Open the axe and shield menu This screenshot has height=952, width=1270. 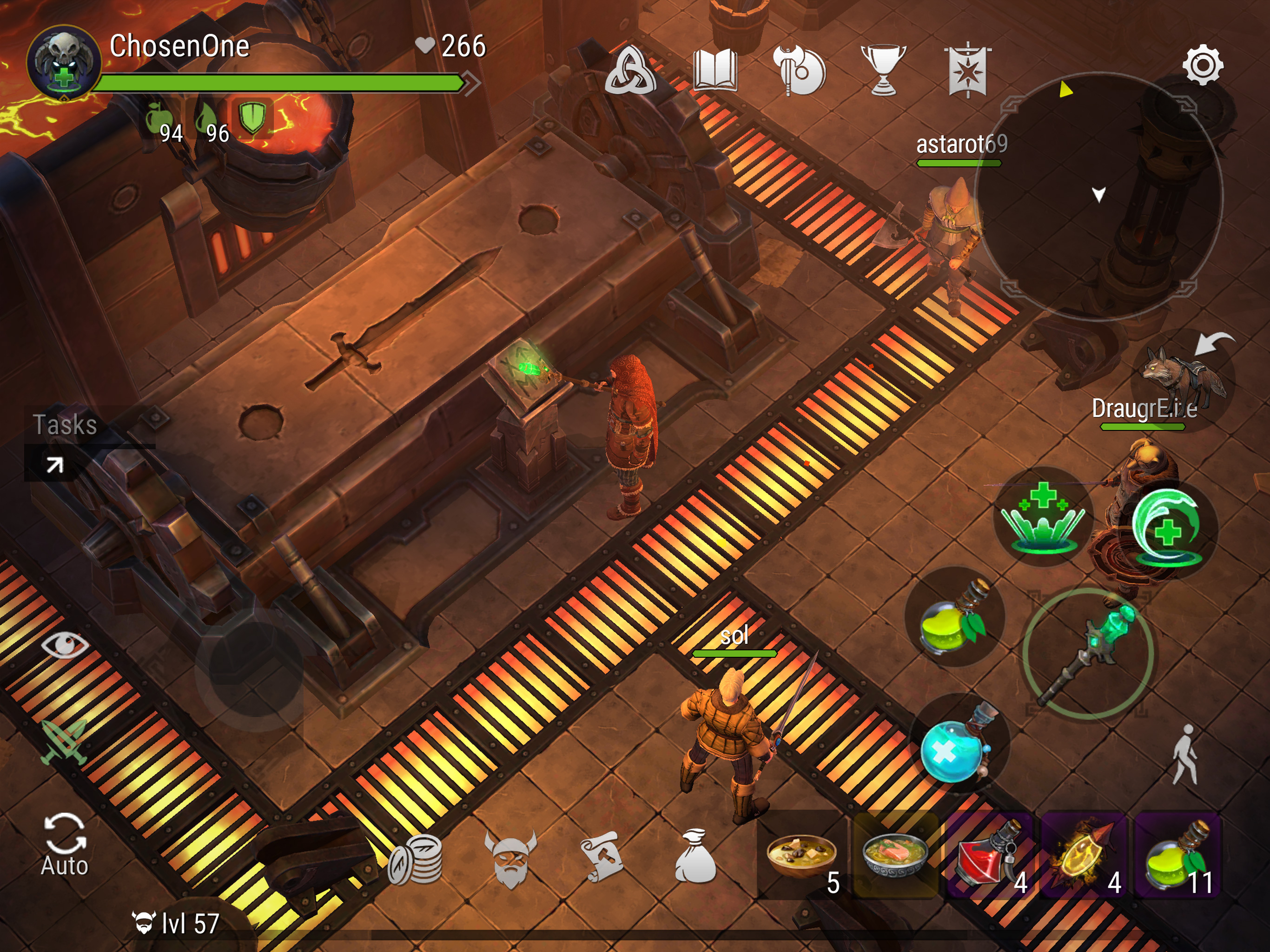799,71
